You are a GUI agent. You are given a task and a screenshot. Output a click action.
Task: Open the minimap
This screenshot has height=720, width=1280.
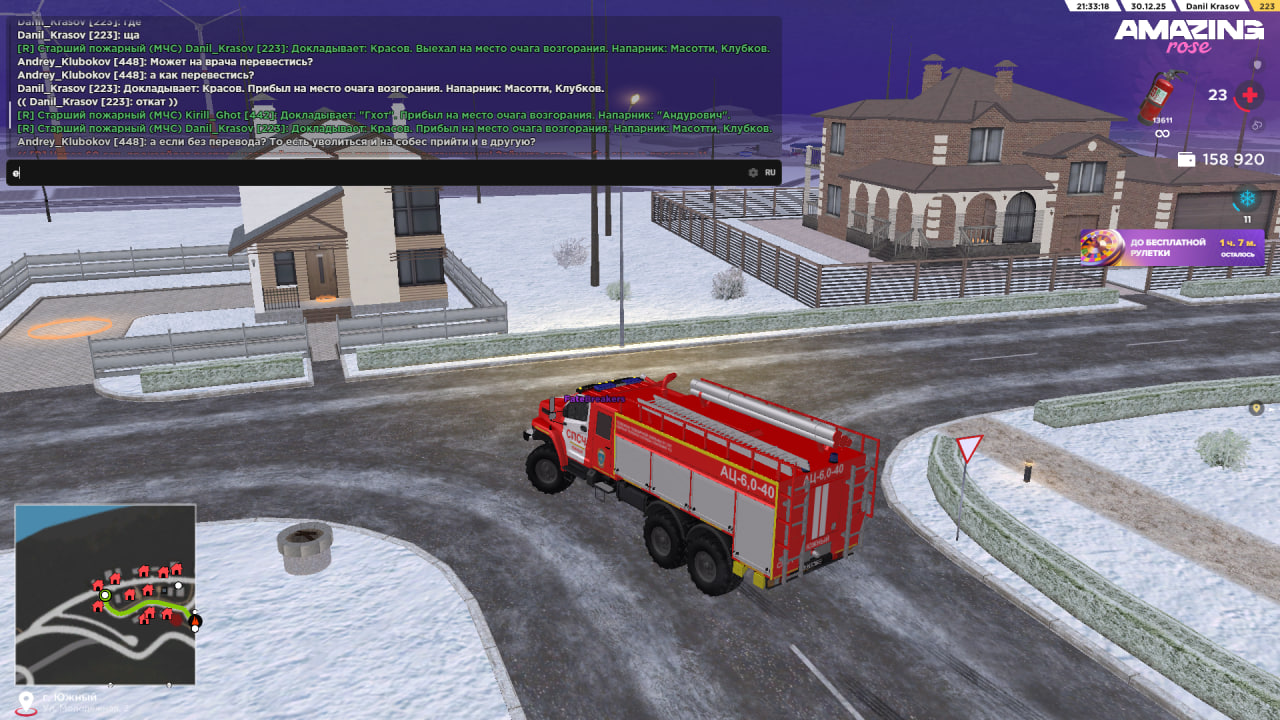pos(105,594)
